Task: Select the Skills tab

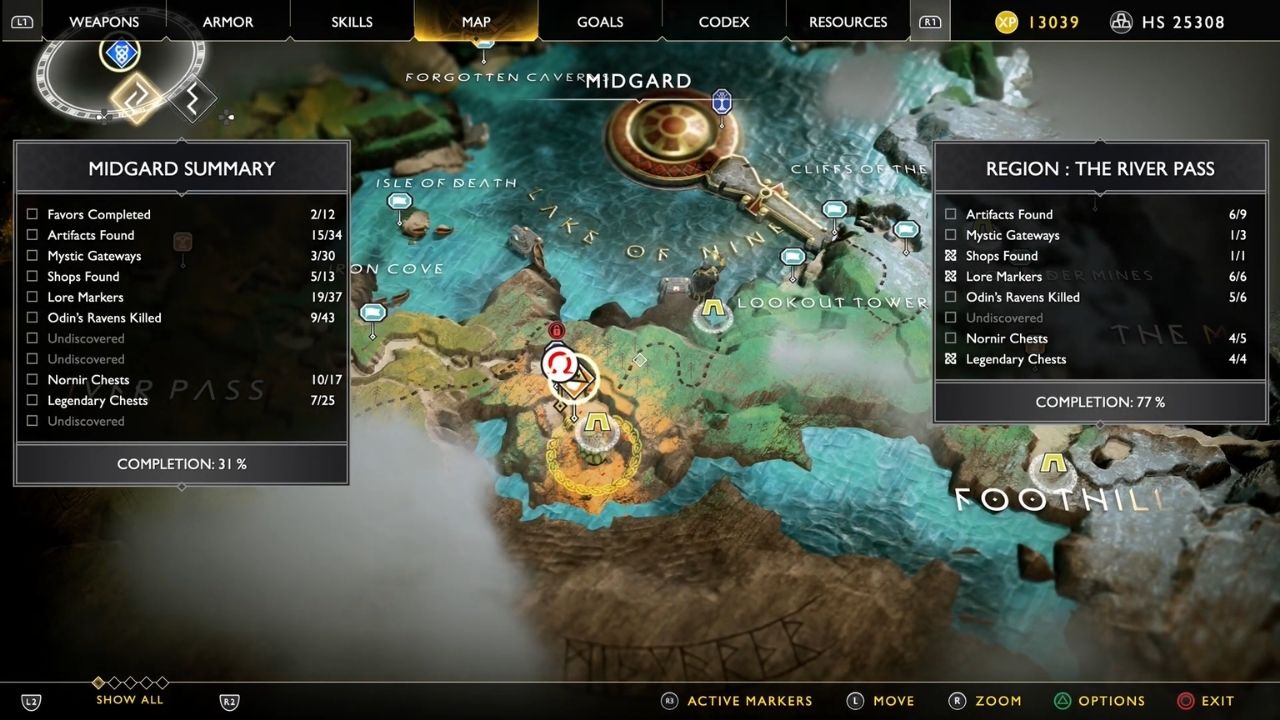Action: pyautogui.click(x=352, y=22)
